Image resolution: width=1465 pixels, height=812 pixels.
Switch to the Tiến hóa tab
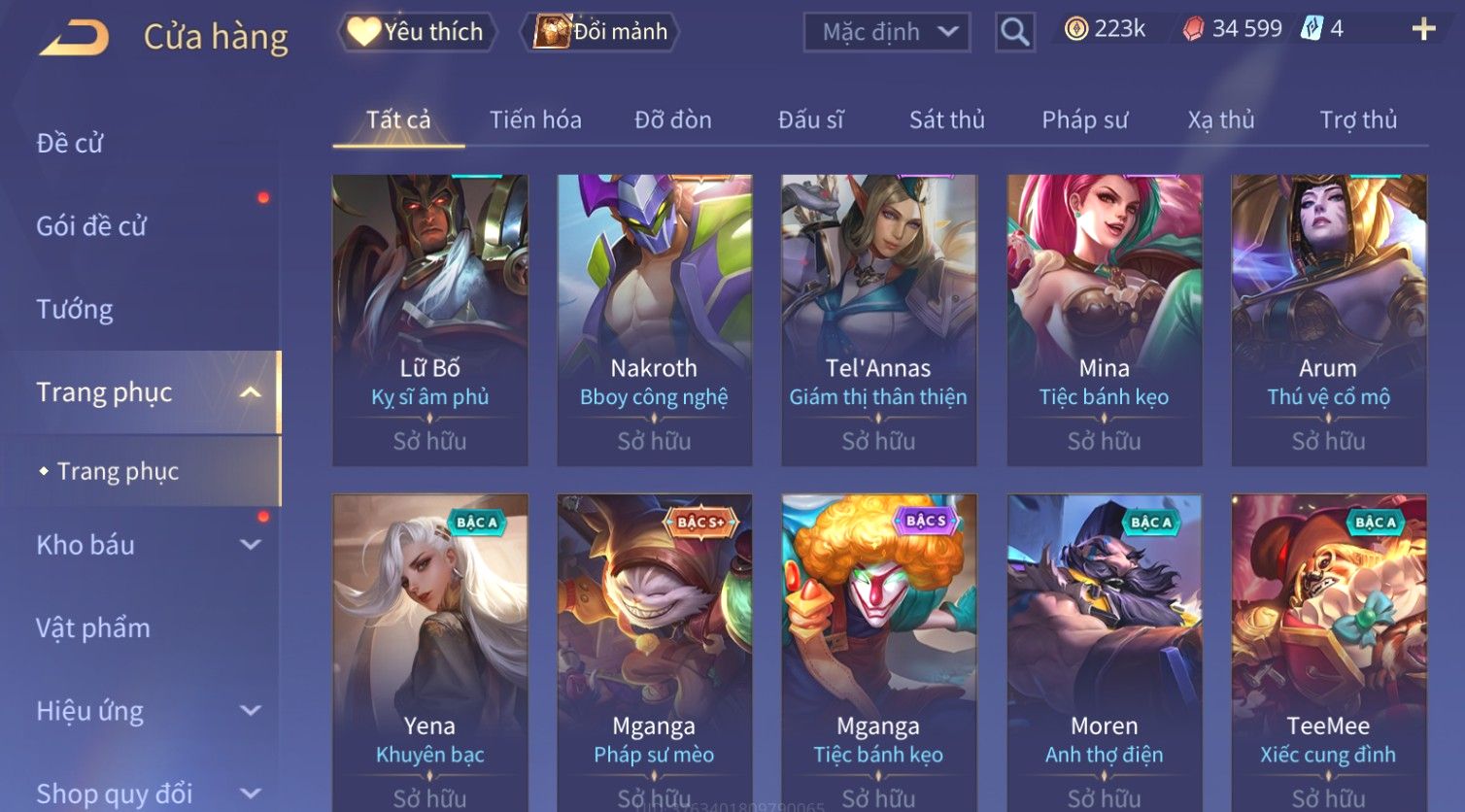tap(535, 120)
